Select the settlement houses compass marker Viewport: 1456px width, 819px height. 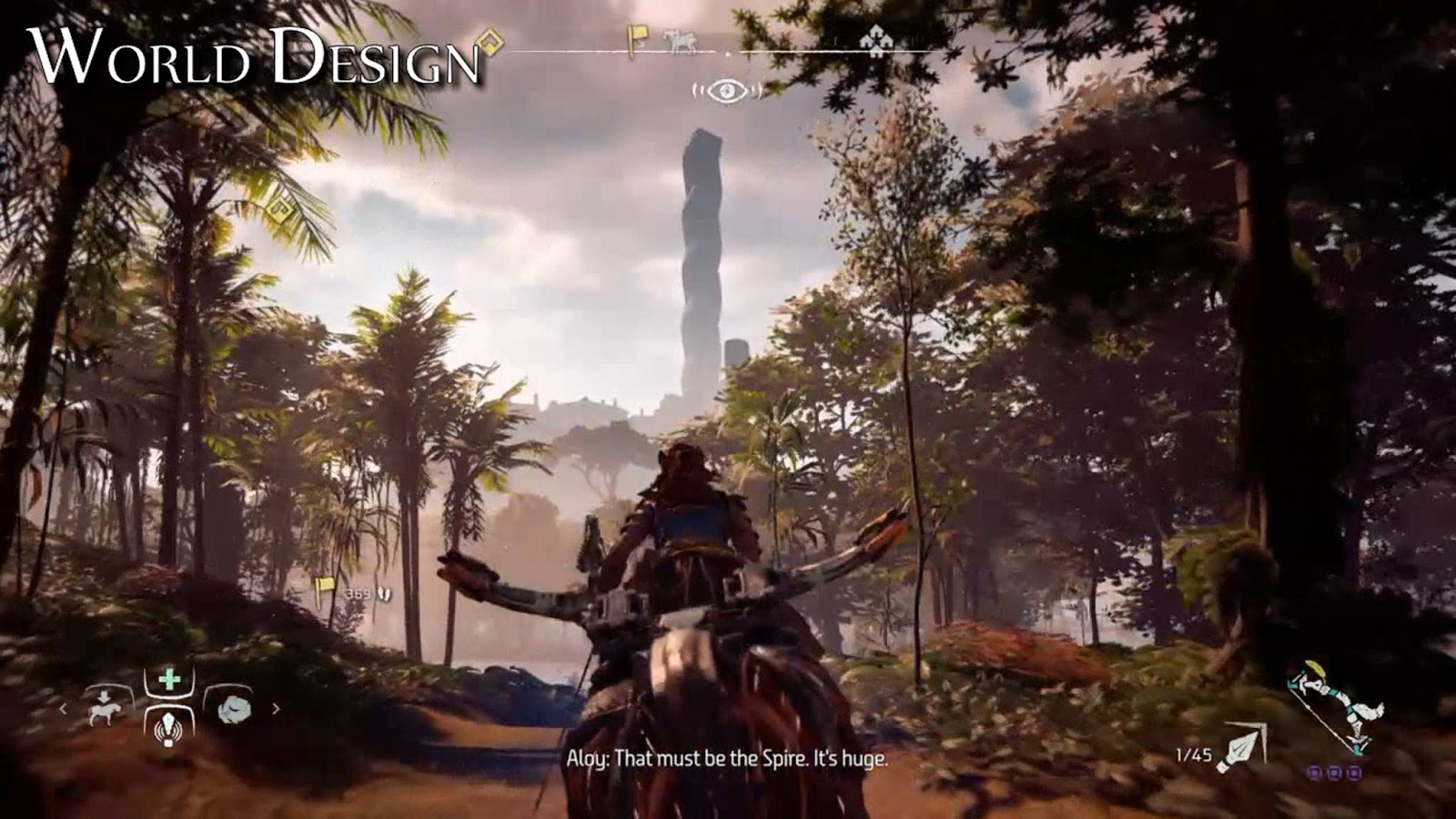[875, 41]
